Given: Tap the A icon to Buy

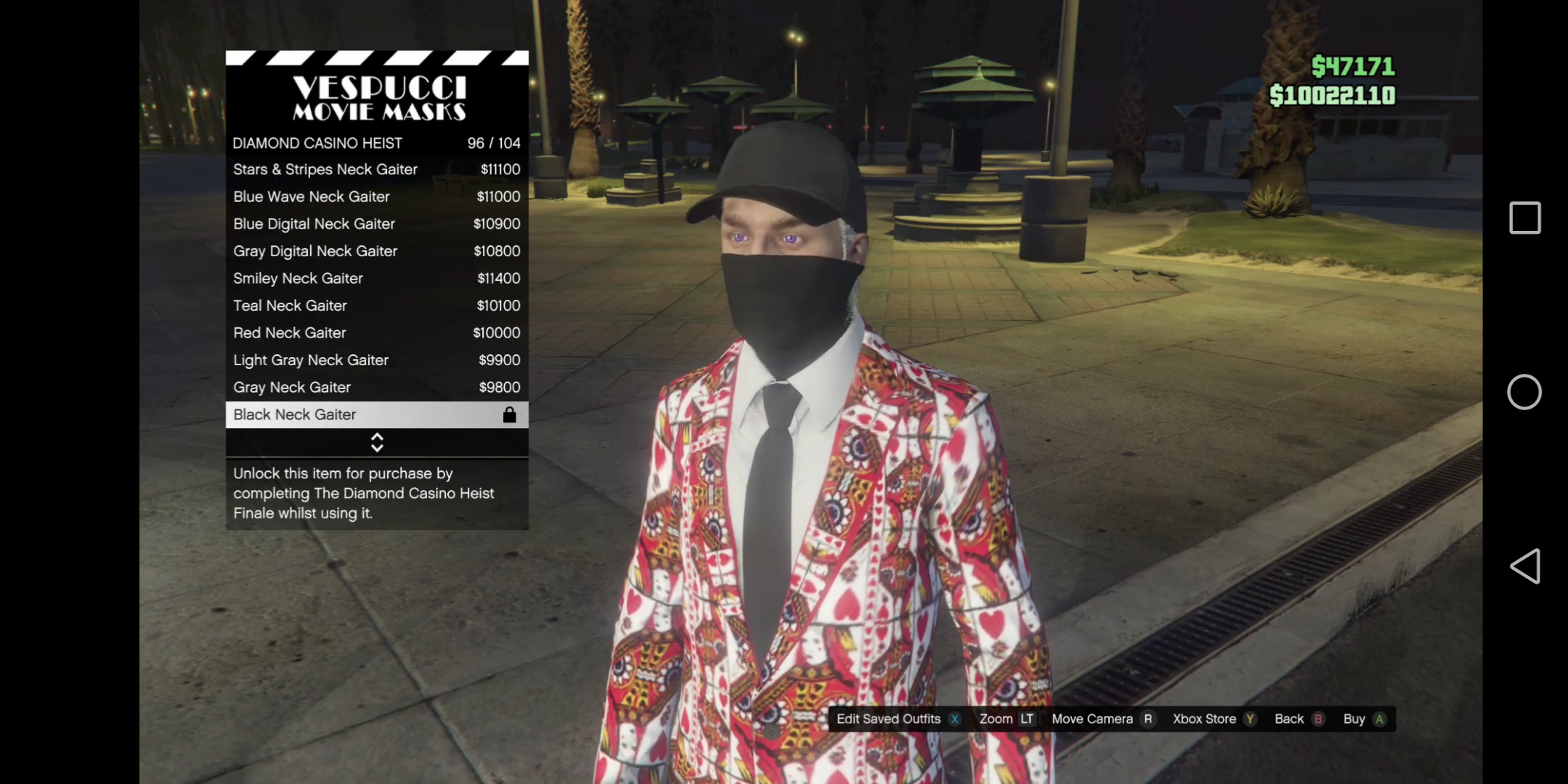Looking at the screenshot, I should point(1378,719).
